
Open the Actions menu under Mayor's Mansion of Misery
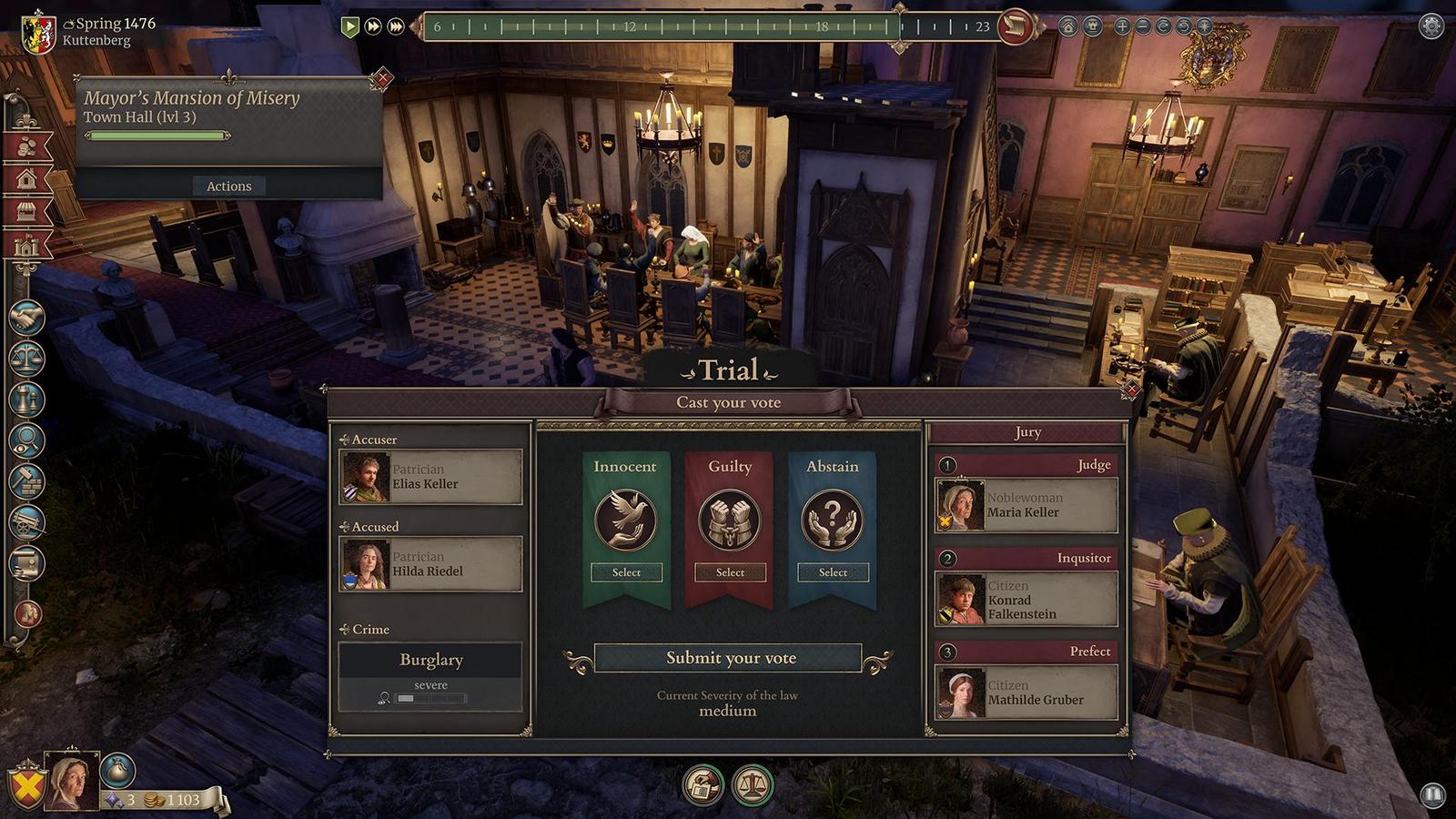point(228,186)
